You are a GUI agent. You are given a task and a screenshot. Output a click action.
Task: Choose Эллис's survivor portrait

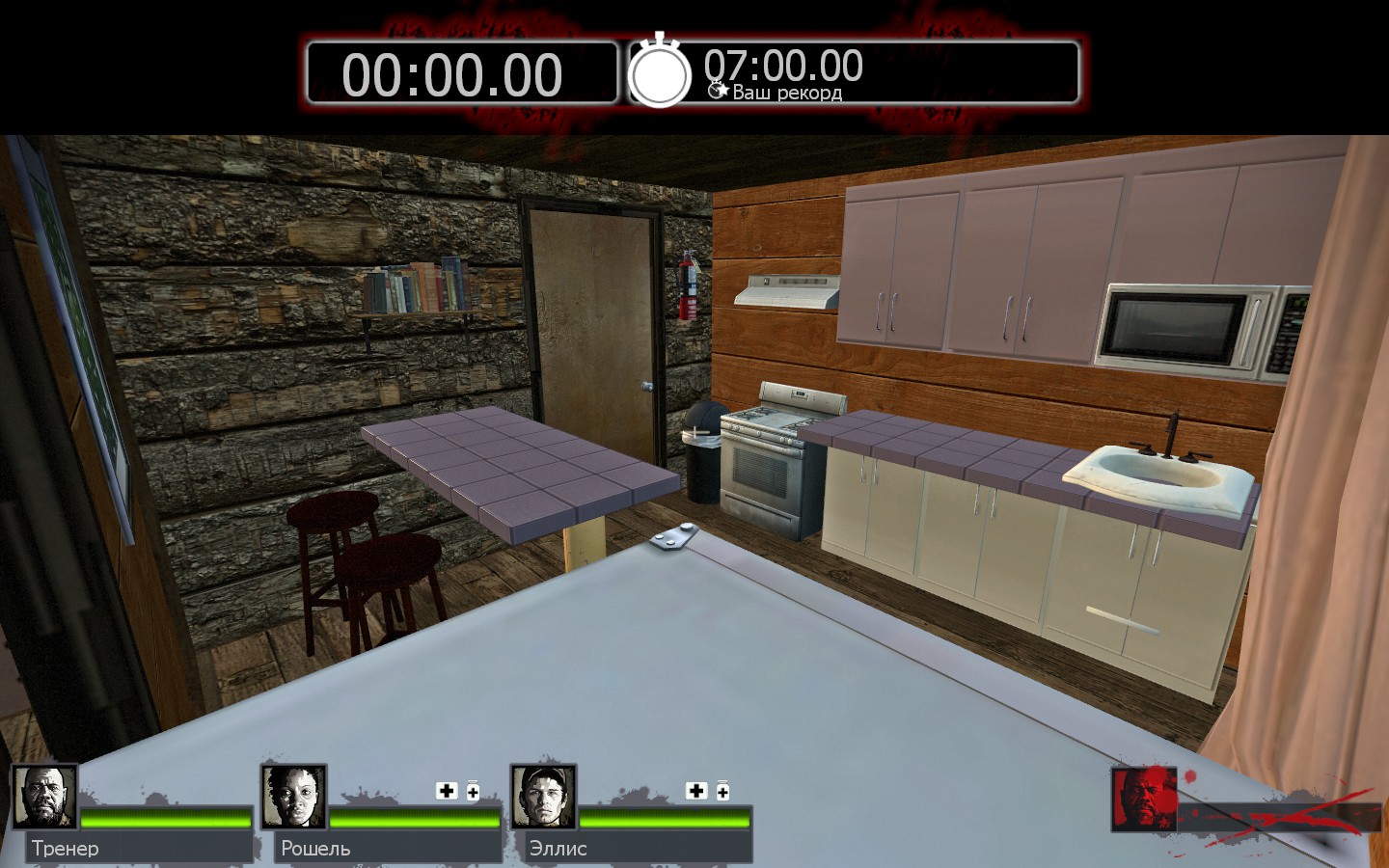pyautogui.click(x=543, y=798)
